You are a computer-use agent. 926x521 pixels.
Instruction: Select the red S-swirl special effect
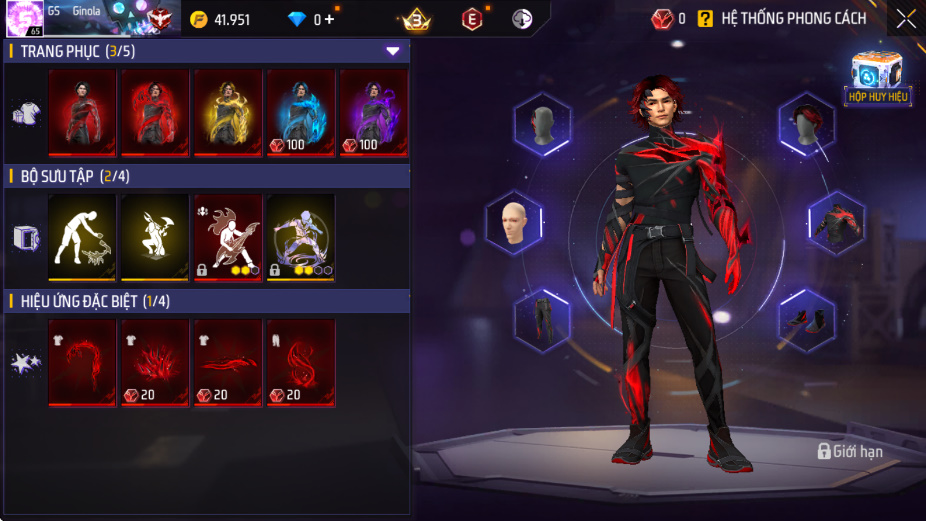coord(301,363)
